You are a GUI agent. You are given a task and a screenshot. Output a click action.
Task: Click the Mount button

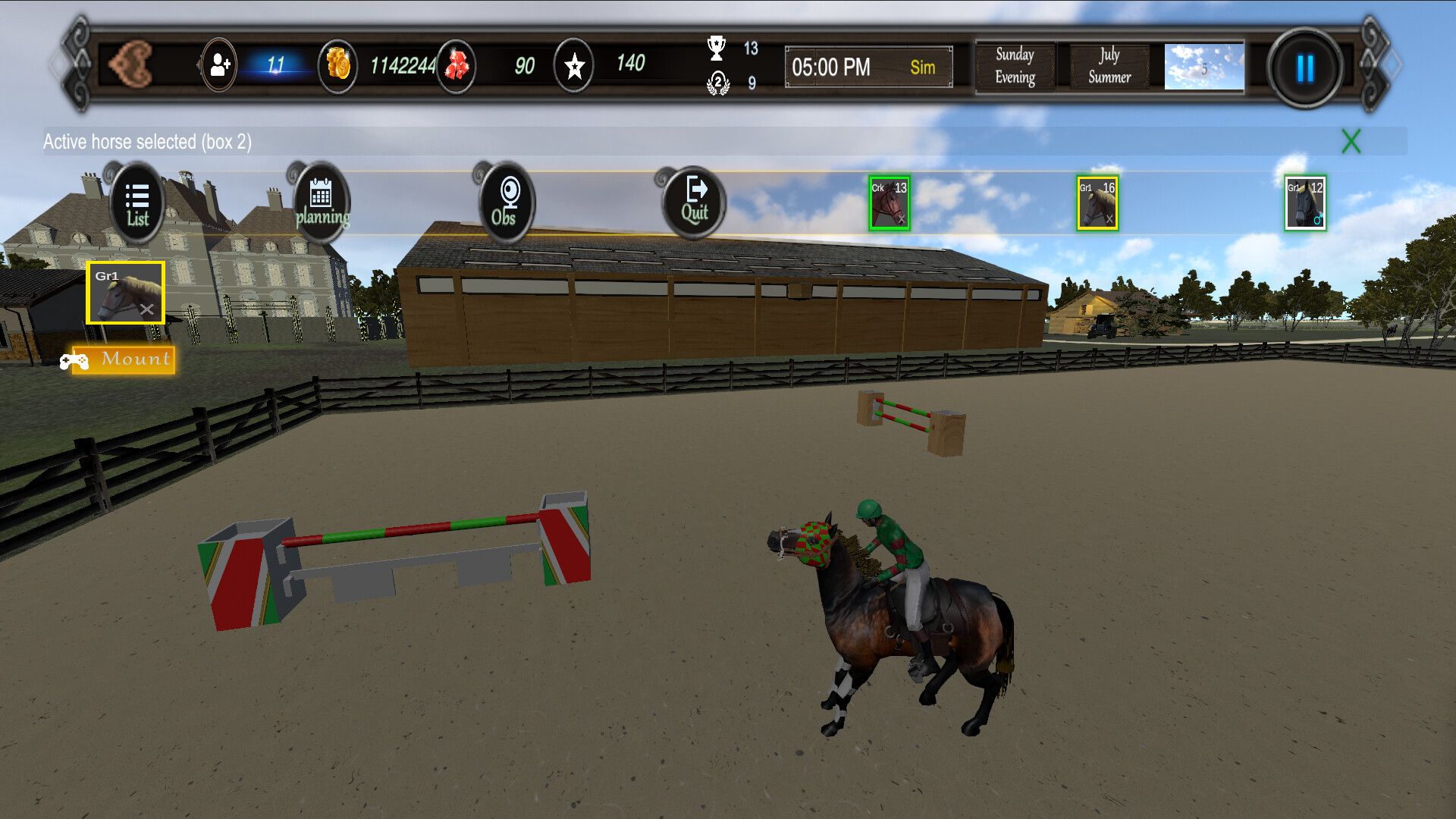coord(121,359)
